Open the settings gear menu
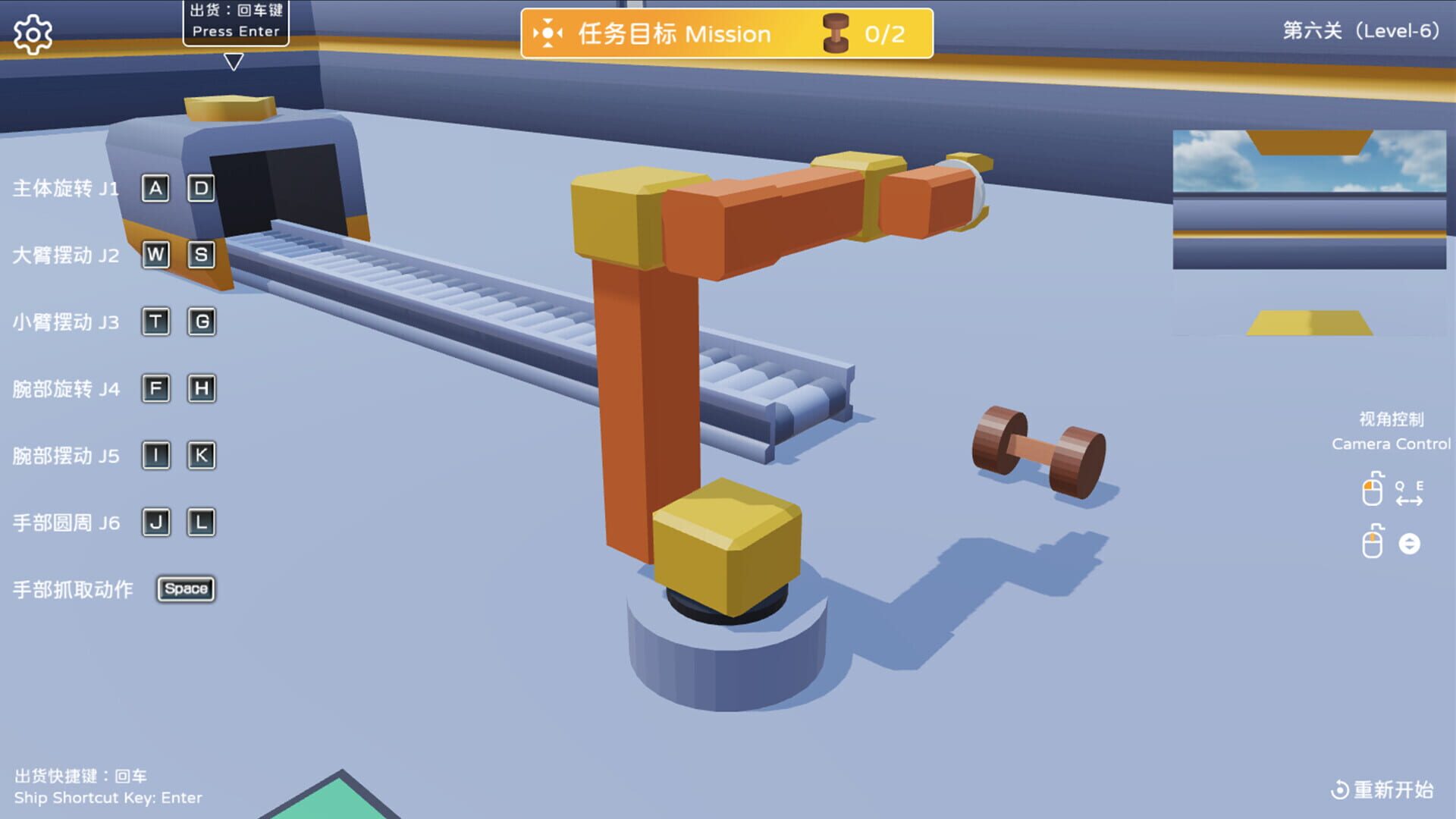This screenshot has height=819, width=1456. point(32,33)
